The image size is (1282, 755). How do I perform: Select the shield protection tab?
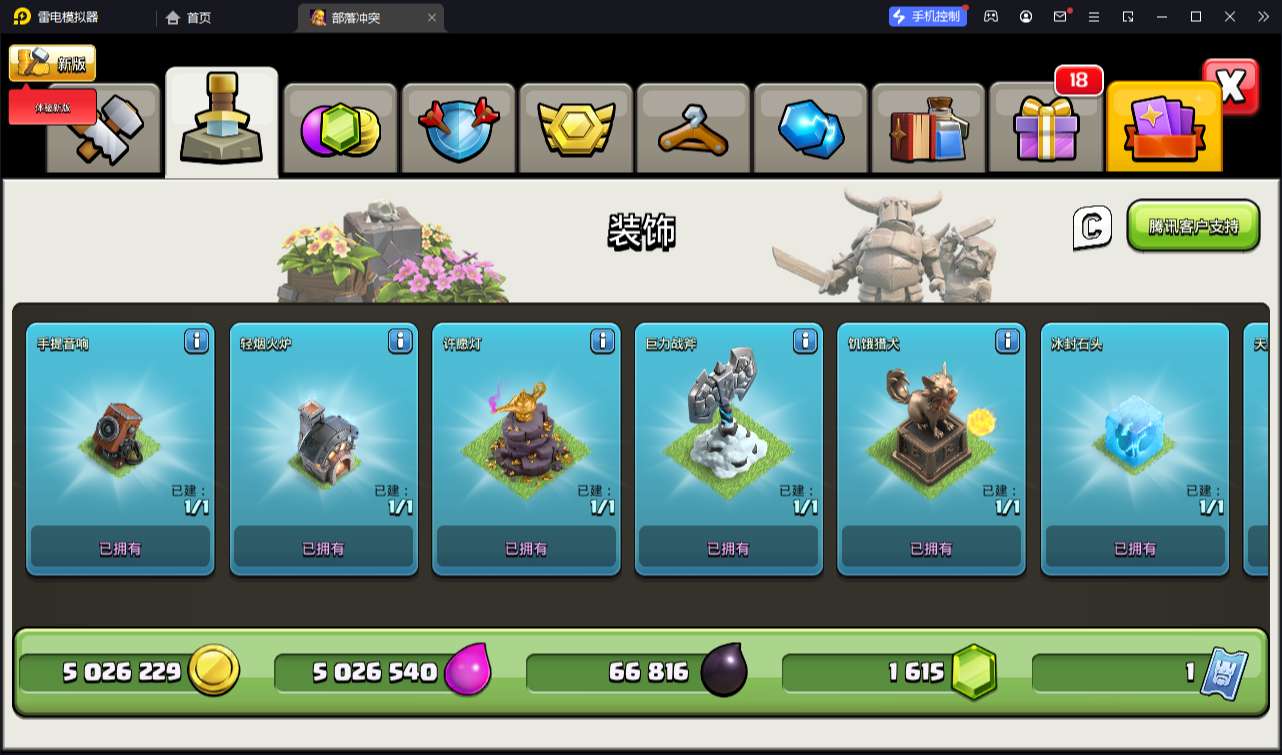(457, 129)
